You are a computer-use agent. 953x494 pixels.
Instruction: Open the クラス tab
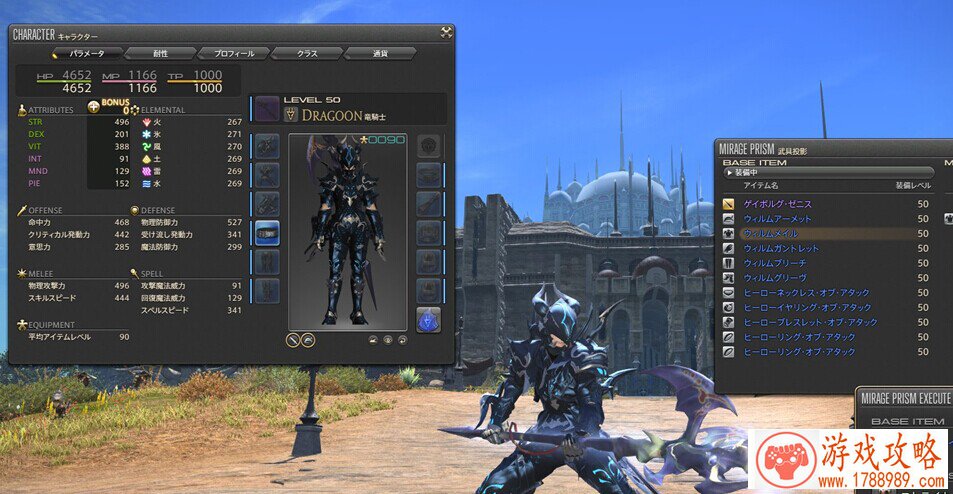tap(307, 53)
